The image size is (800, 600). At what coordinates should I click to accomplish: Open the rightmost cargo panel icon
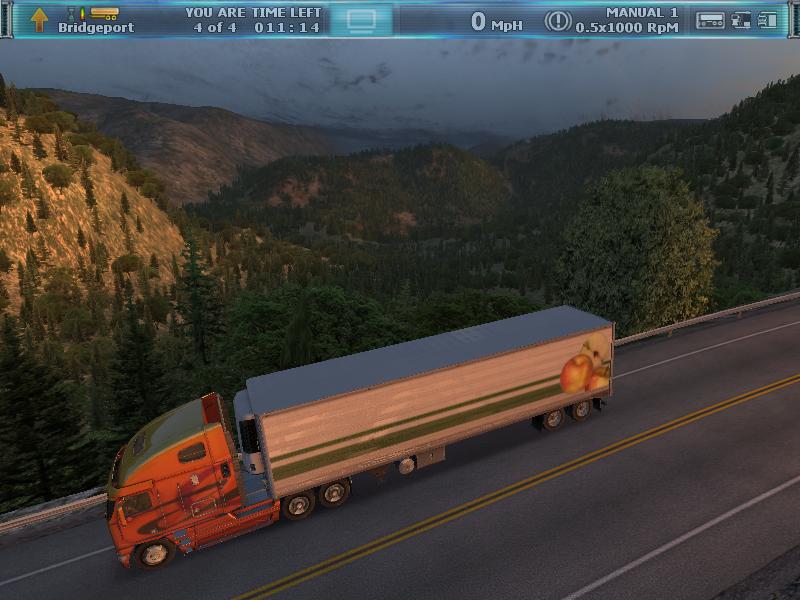point(768,20)
